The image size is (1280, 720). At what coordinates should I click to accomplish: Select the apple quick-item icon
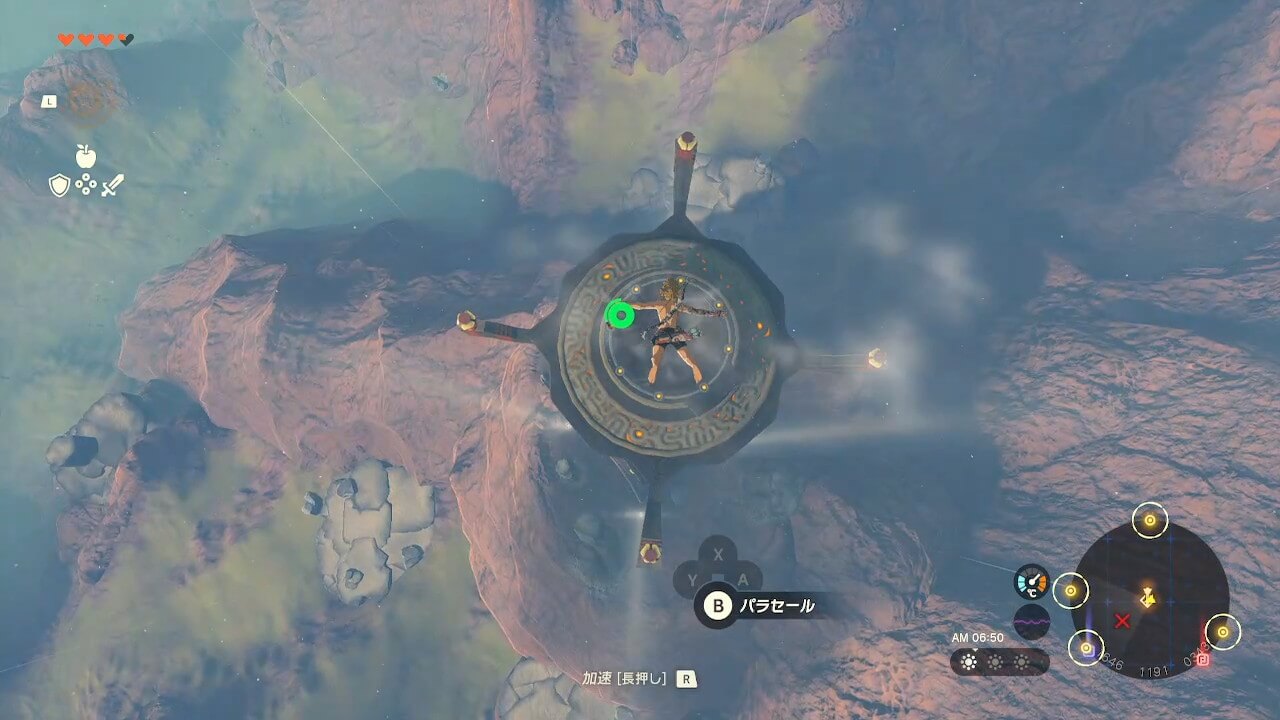point(85,155)
